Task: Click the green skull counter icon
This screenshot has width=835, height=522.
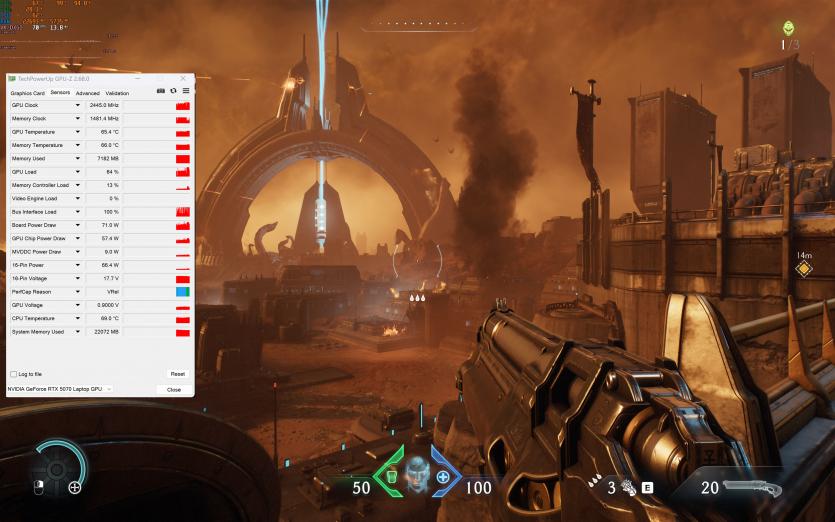Action: [x=790, y=28]
